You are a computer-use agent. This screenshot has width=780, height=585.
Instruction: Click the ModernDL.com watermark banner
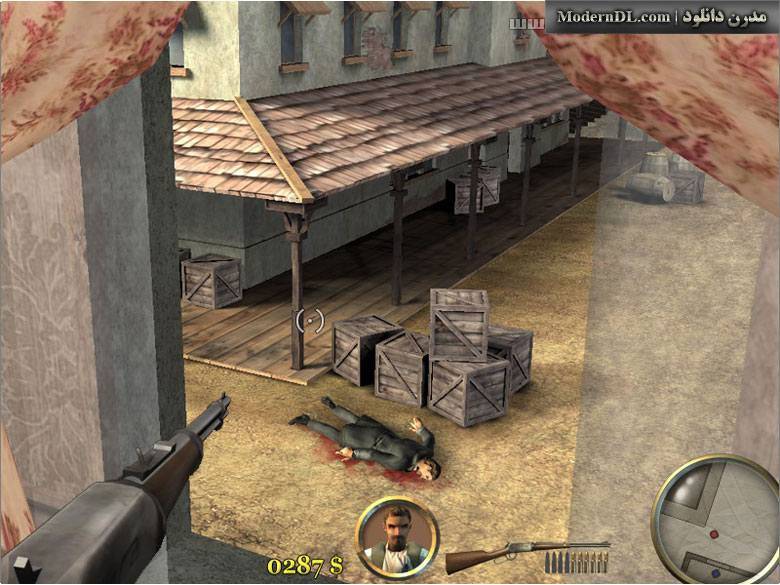(x=660, y=17)
